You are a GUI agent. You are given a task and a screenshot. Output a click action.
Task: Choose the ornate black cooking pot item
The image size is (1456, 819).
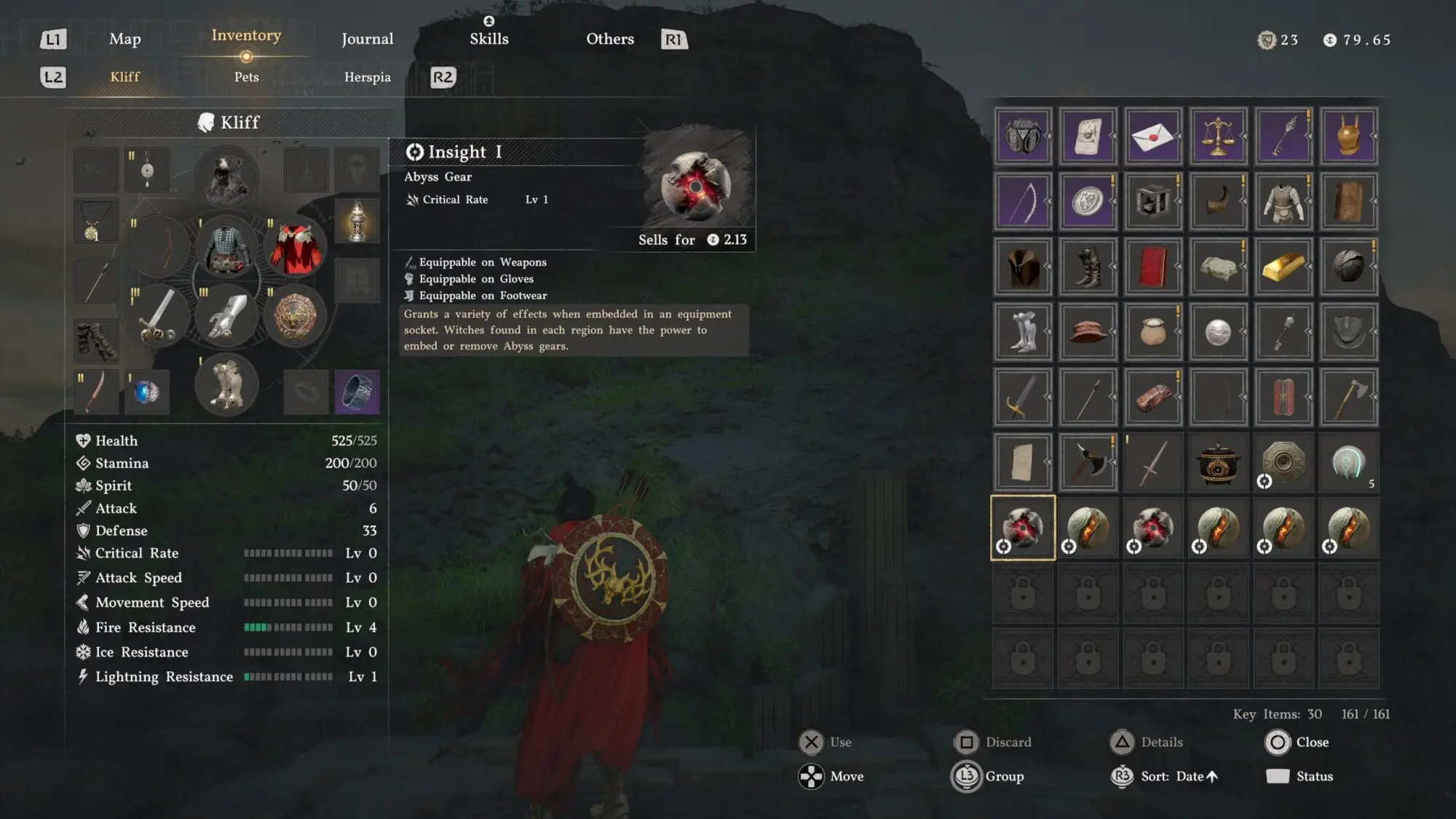coord(1218,462)
